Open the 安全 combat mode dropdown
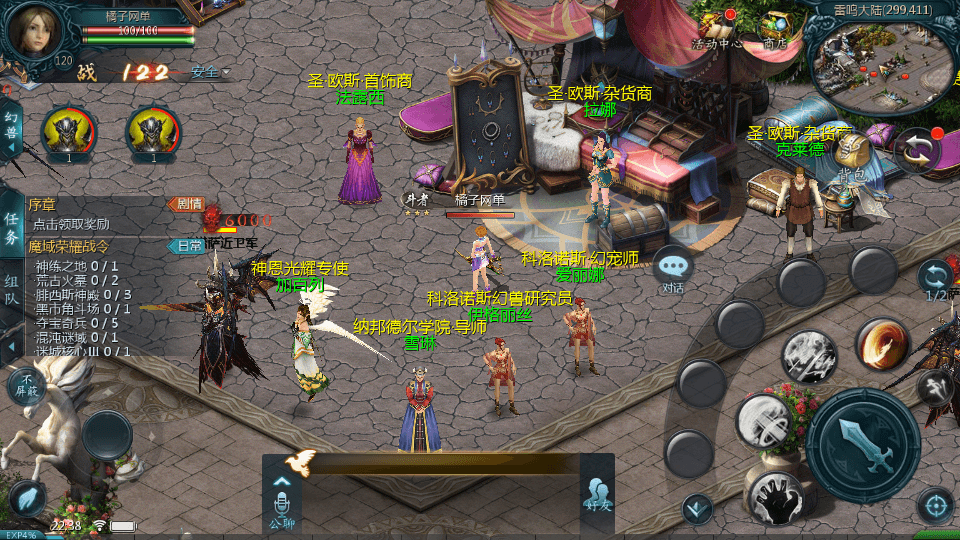The height and width of the screenshot is (540, 960). [x=208, y=72]
